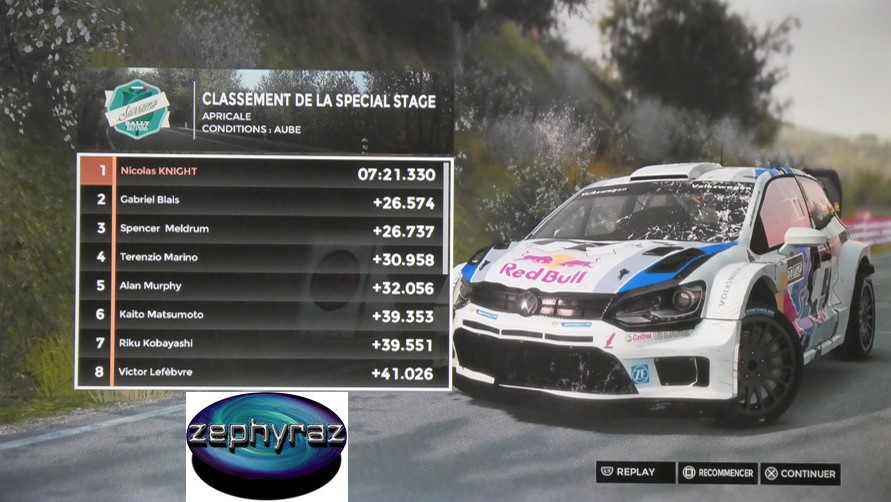Watch the stage Replay

tap(628, 473)
